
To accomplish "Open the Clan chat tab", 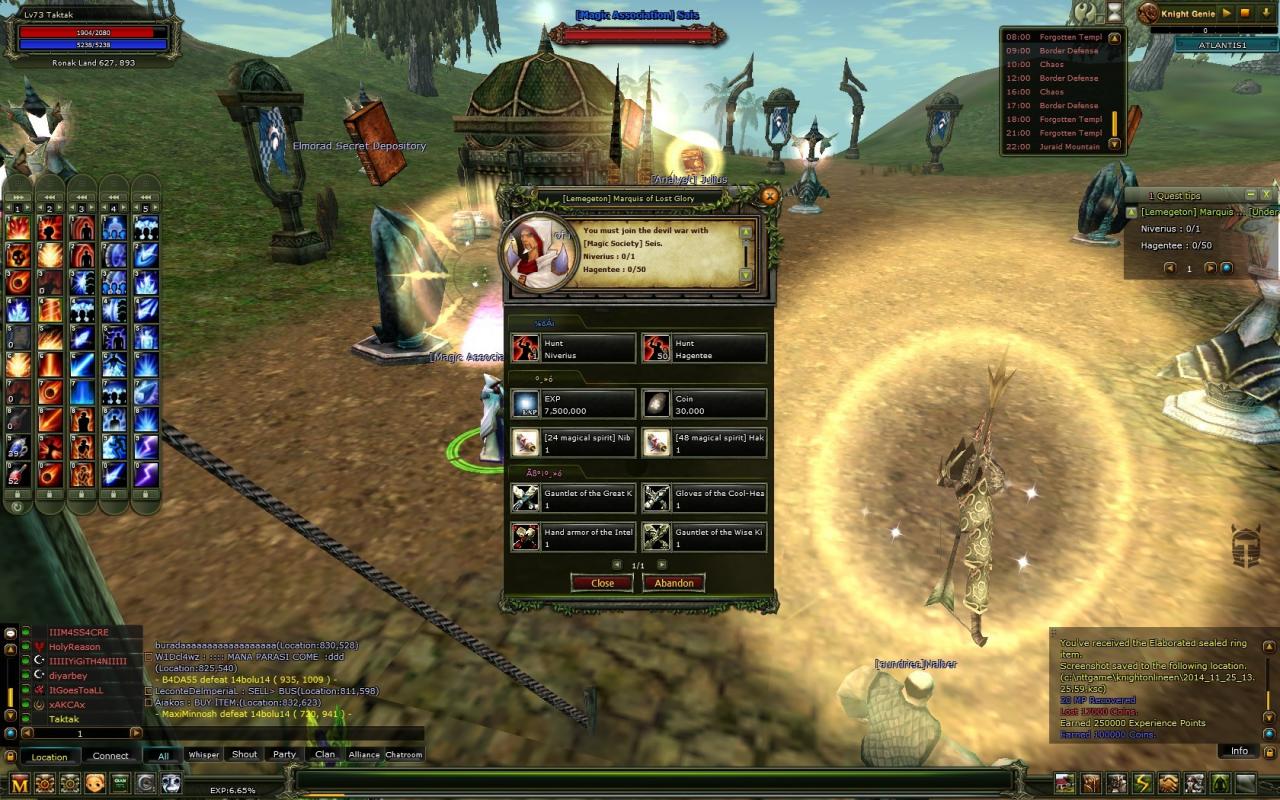I will pyautogui.click(x=325, y=755).
